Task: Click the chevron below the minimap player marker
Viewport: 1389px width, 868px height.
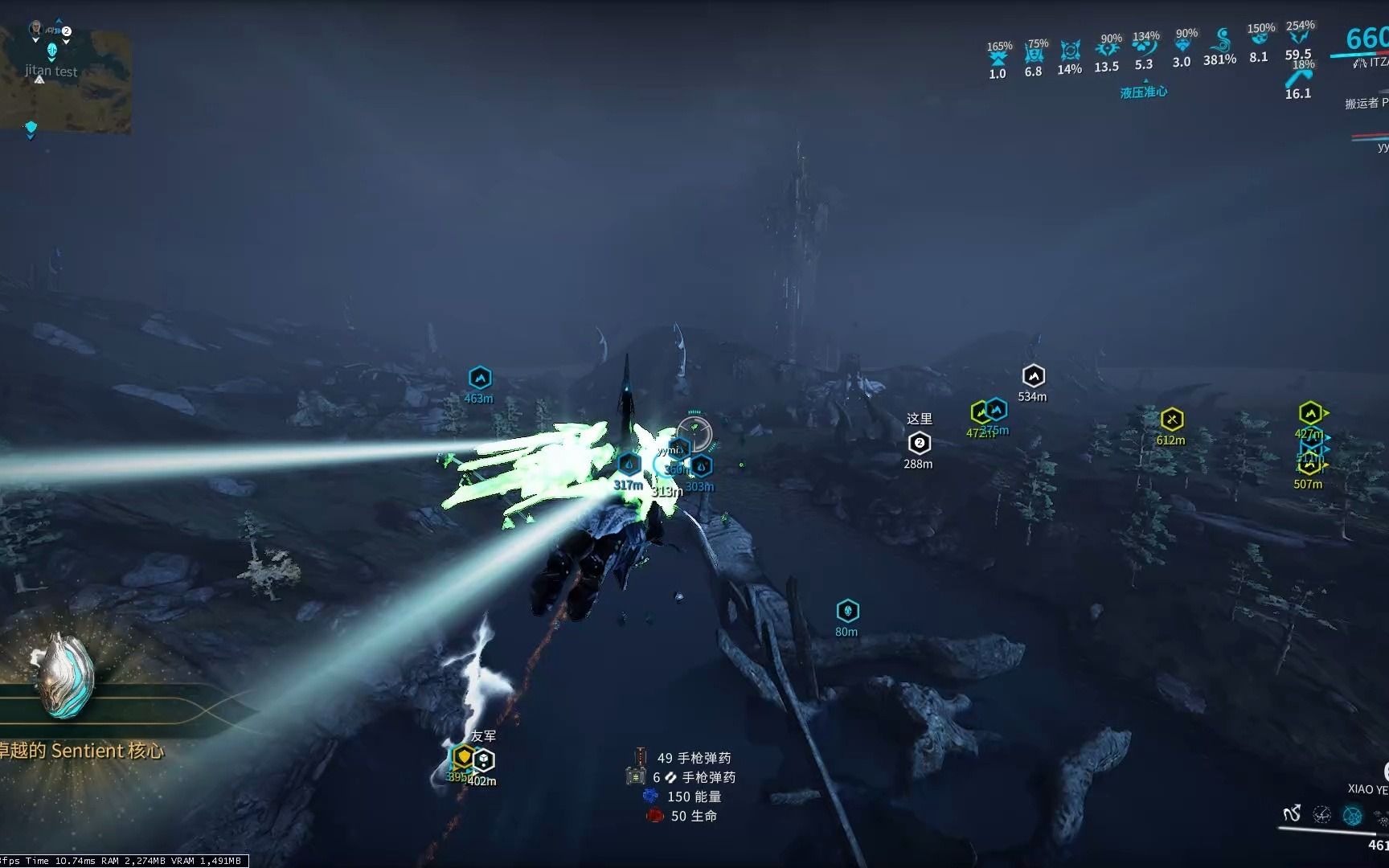Action: (x=51, y=61)
